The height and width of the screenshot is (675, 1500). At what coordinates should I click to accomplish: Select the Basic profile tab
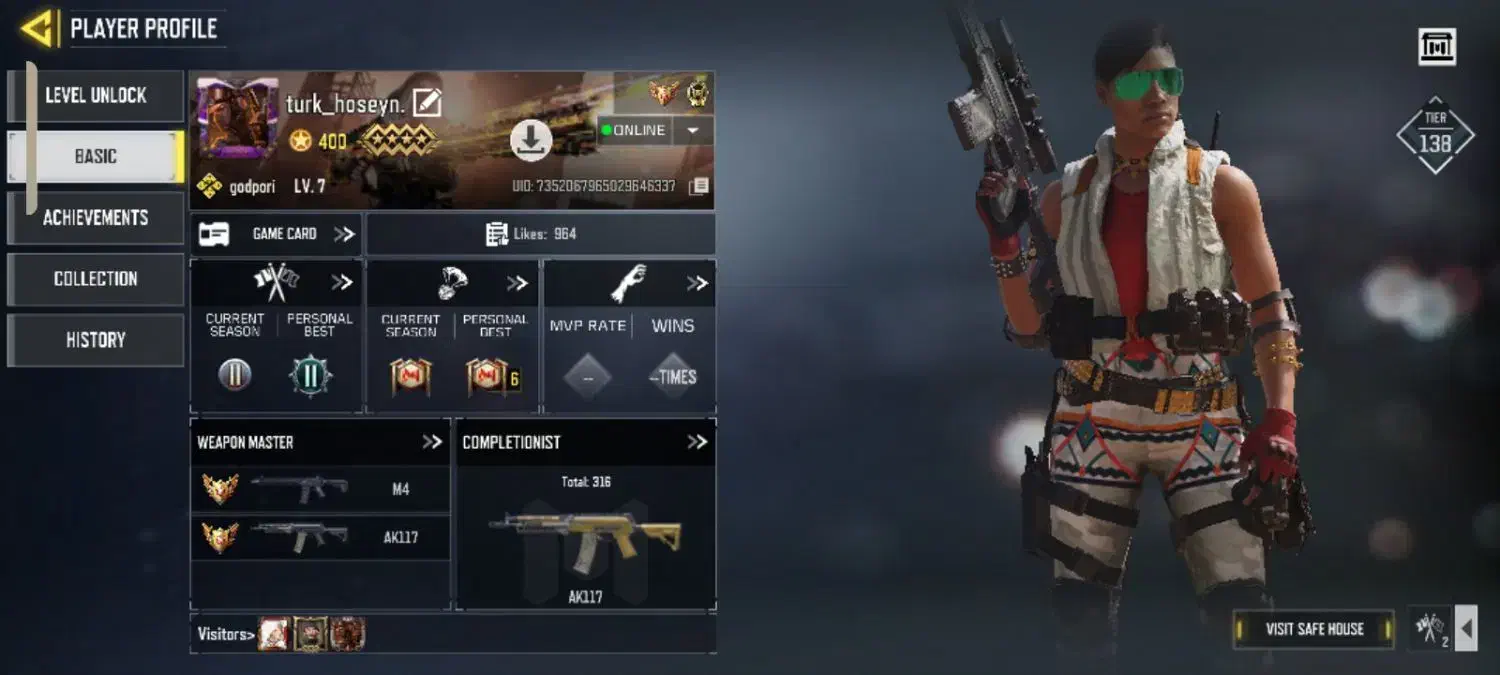tap(95, 157)
